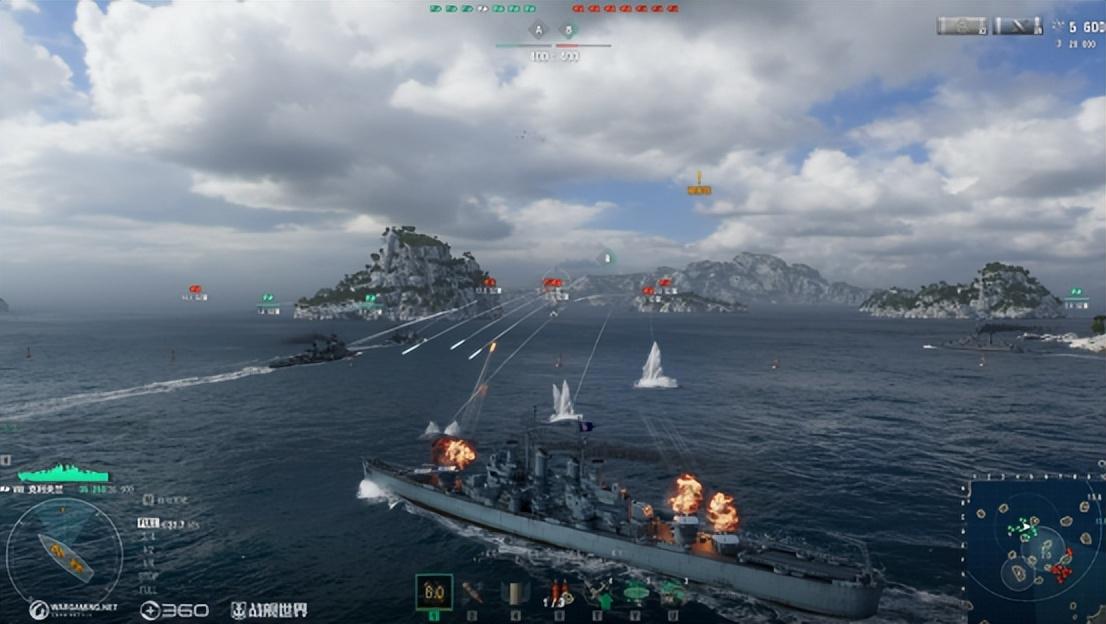Click the FULL speed throttle setting
This screenshot has height=624, width=1106.
pyautogui.click(x=148, y=522)
